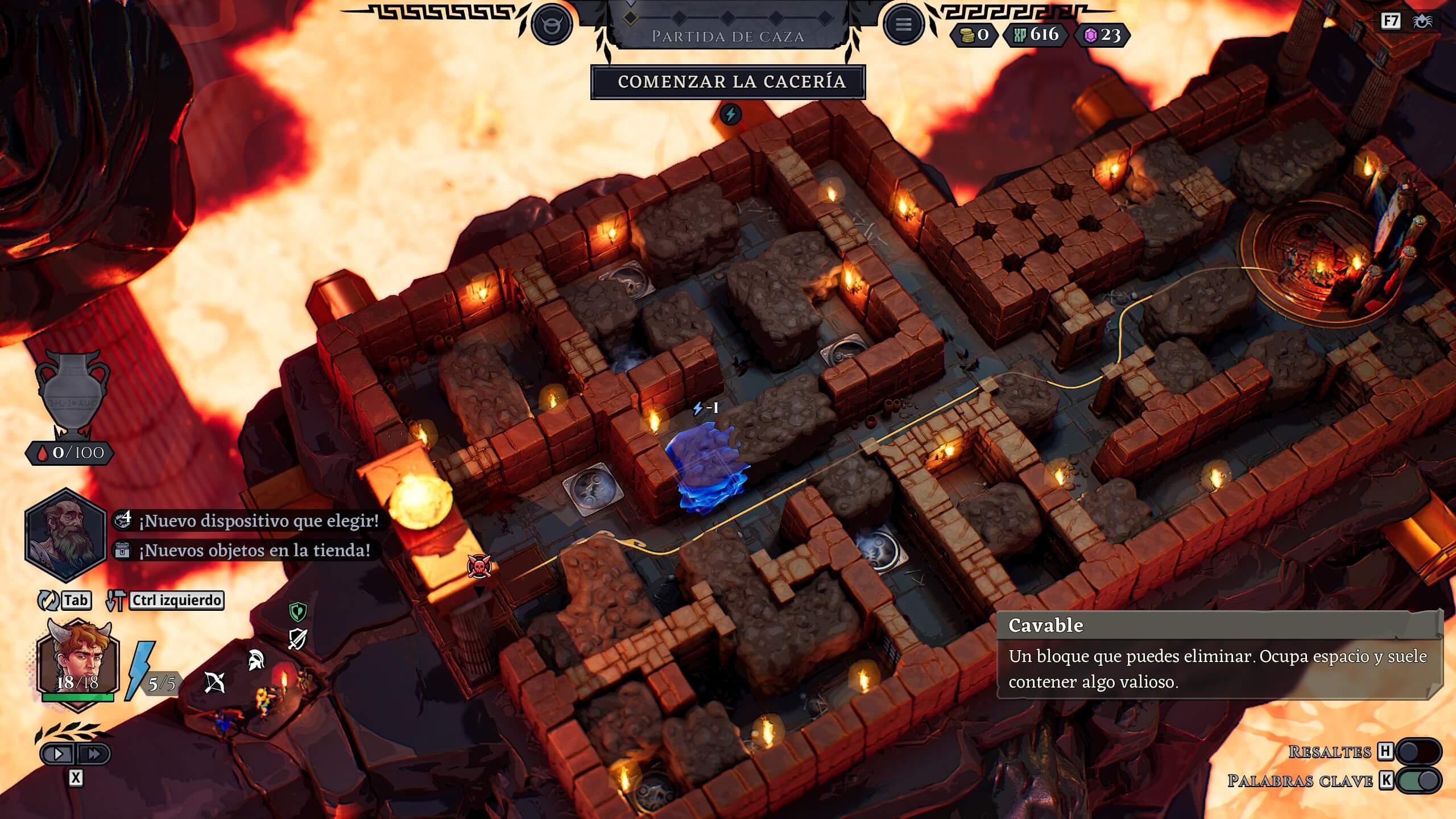Click the play speed button
Screen dimensions: 1456x819
coord(59,754)
